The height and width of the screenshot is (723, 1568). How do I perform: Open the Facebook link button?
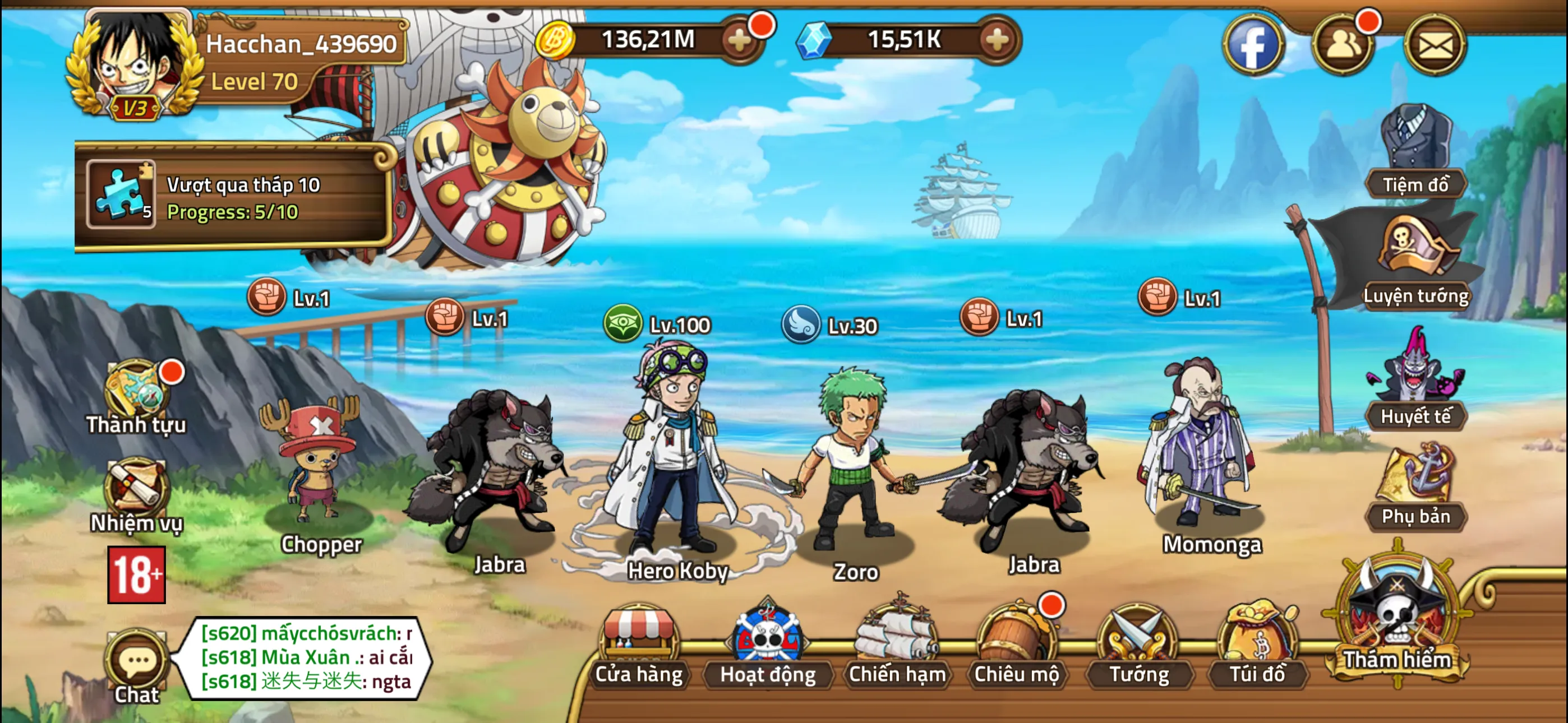(1253, 45)
